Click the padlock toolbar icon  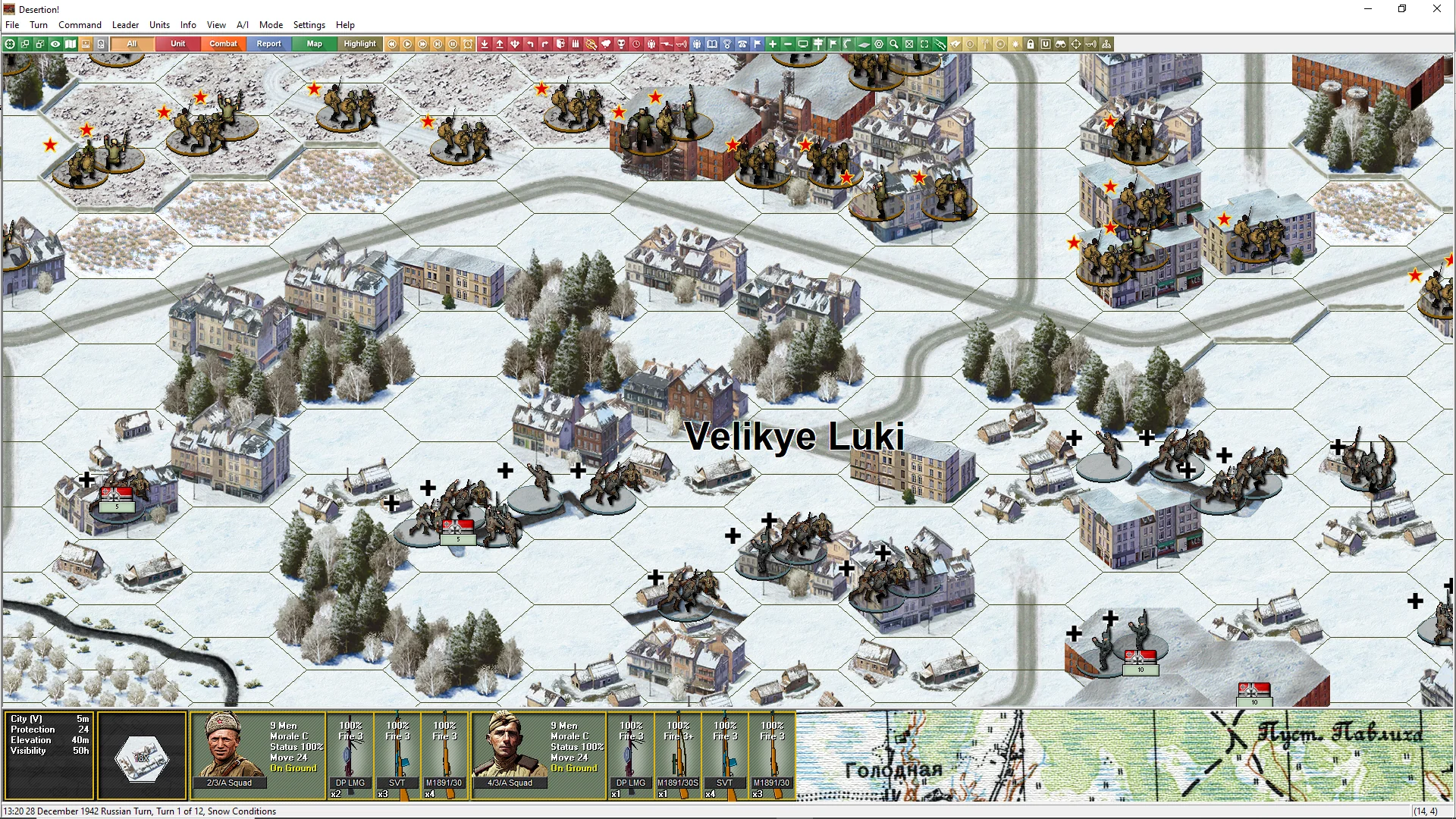(1031, 44)
